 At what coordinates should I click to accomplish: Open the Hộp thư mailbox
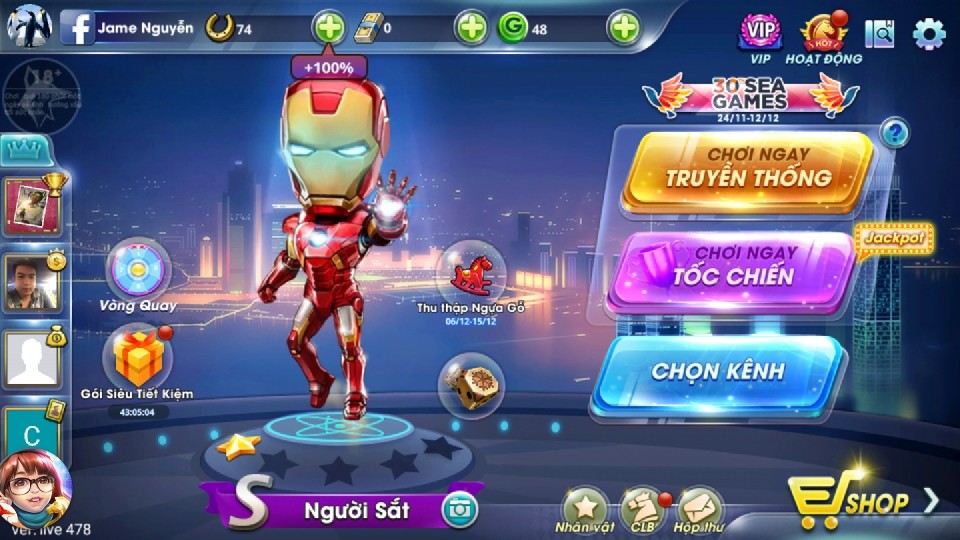coord(699,507)
